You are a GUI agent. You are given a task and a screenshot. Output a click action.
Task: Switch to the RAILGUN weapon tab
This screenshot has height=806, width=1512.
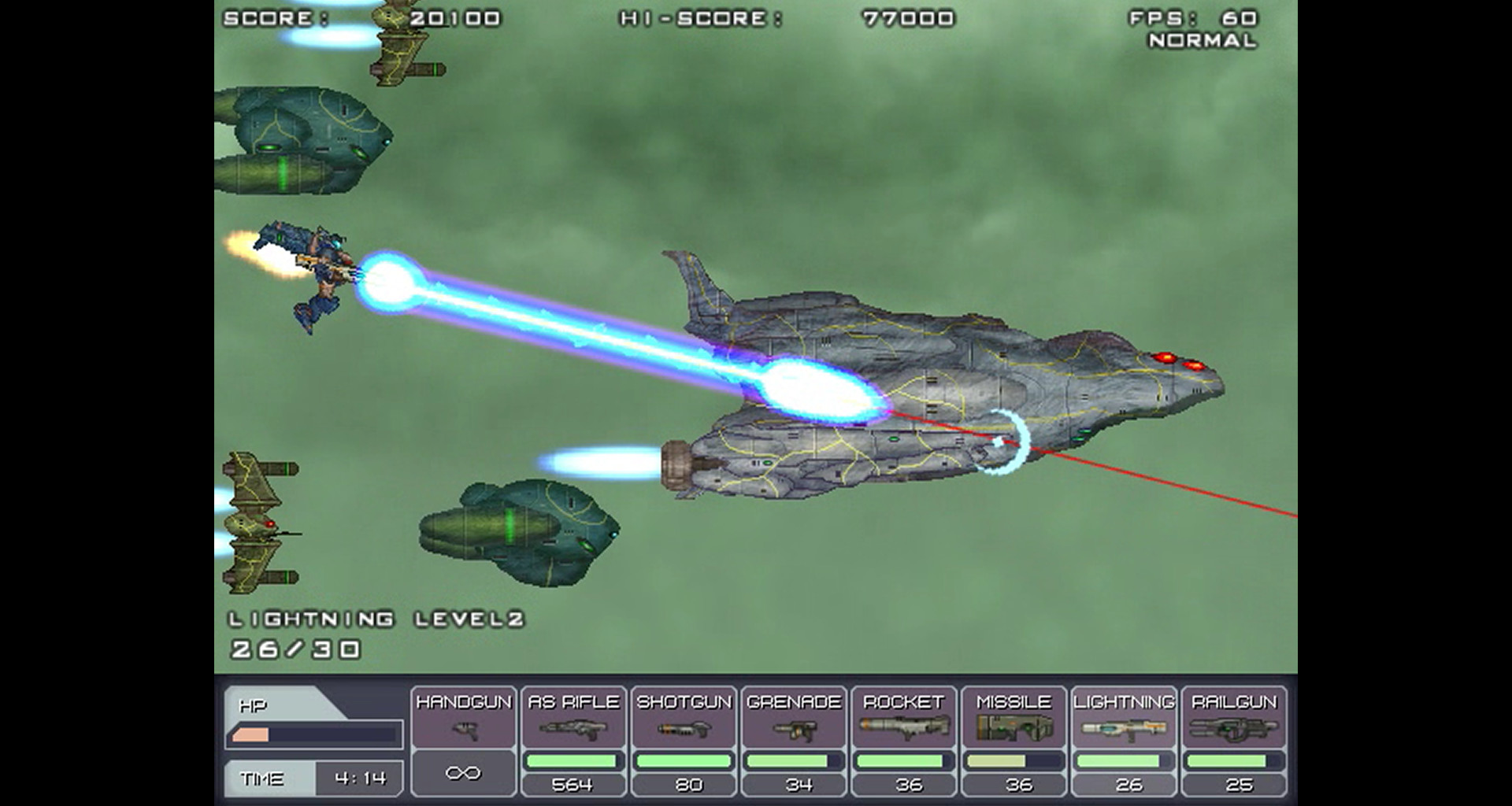click(x=1232, y=701)
